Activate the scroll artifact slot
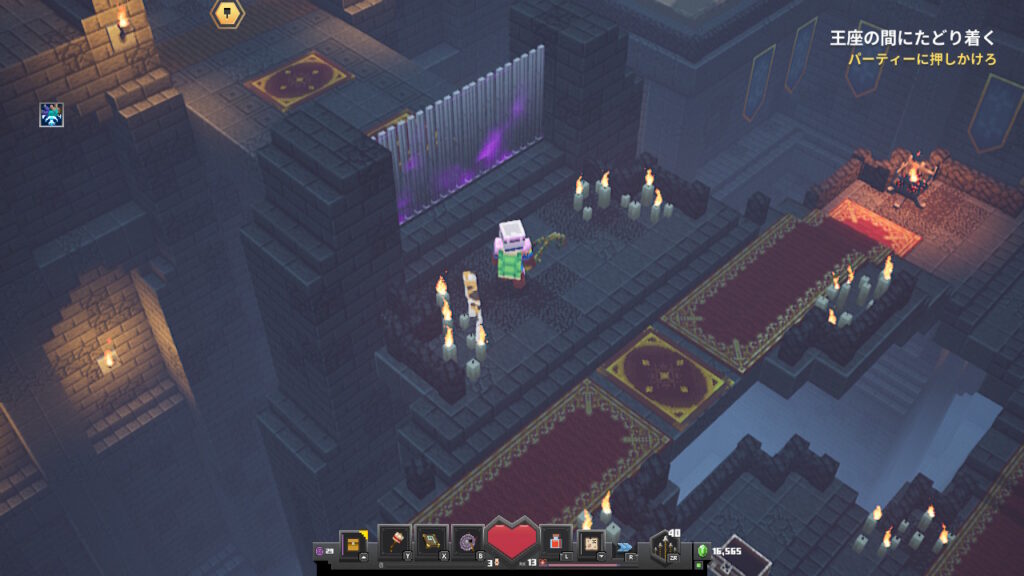 click(x=430, y=540)
